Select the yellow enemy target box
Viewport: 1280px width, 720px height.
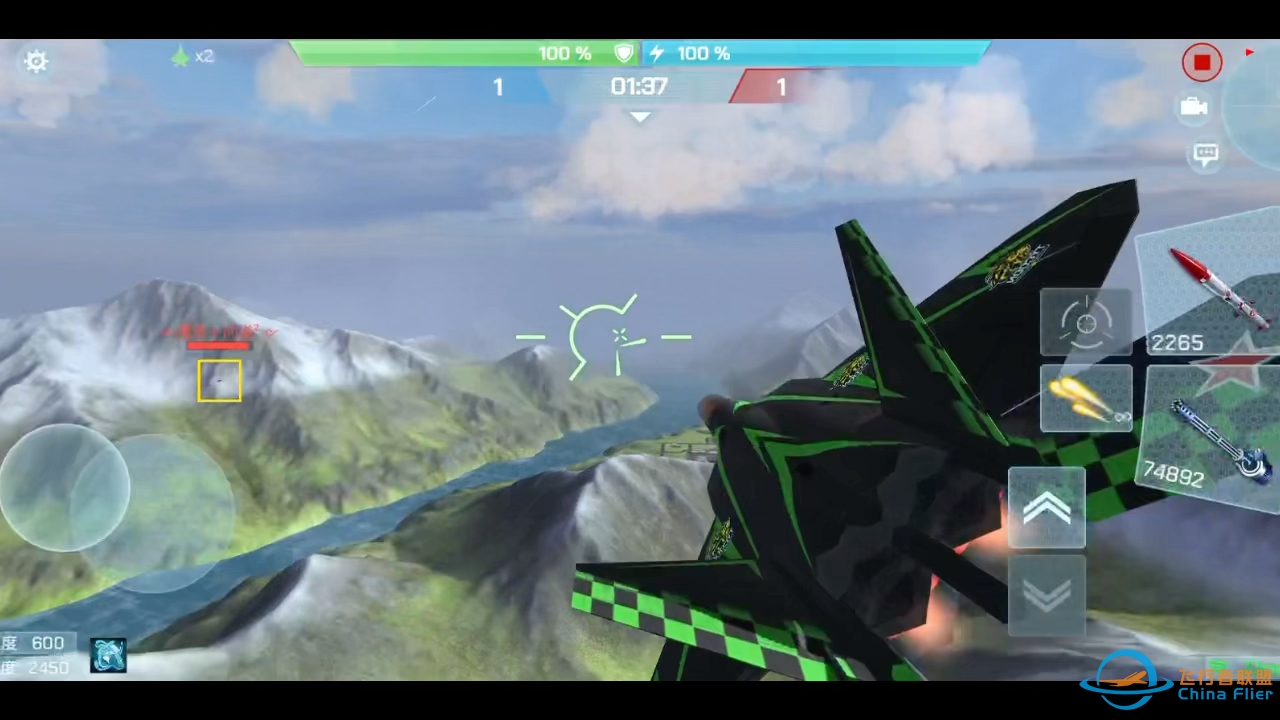(219, 381)
